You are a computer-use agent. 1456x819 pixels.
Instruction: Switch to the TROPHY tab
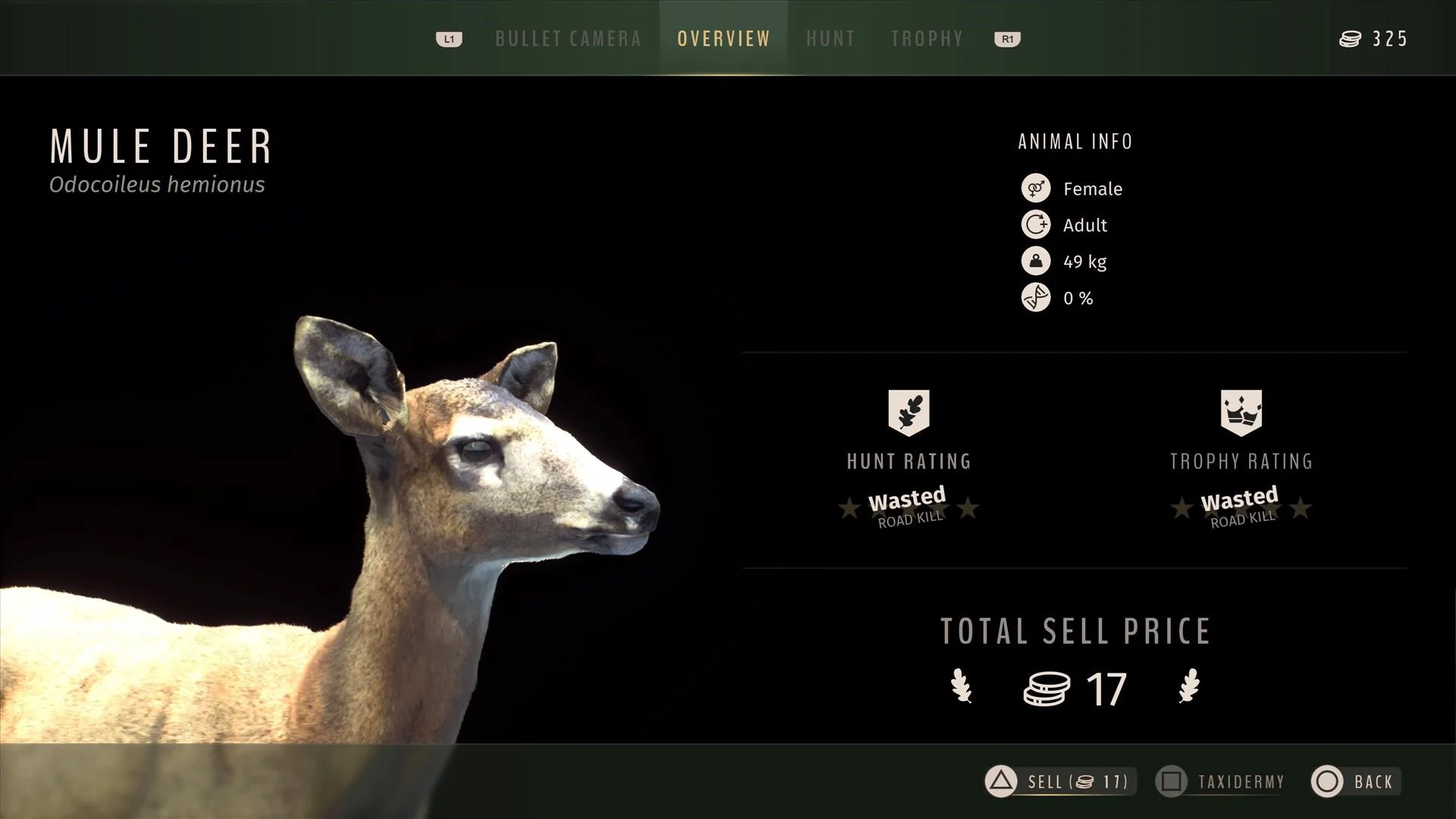[x=927, y=39]
